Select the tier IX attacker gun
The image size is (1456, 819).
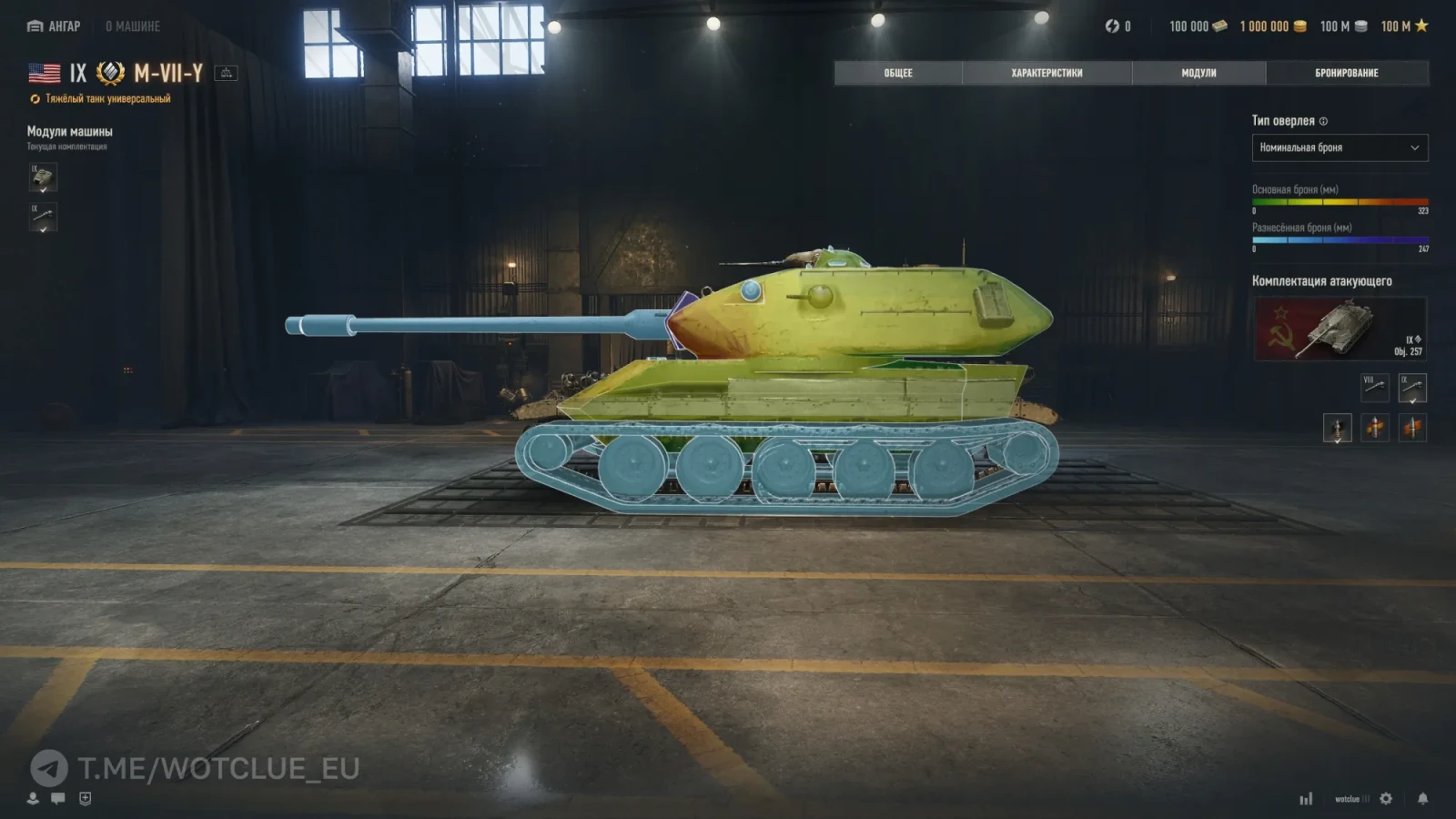pyautogui.click(x=1411, y=388)
